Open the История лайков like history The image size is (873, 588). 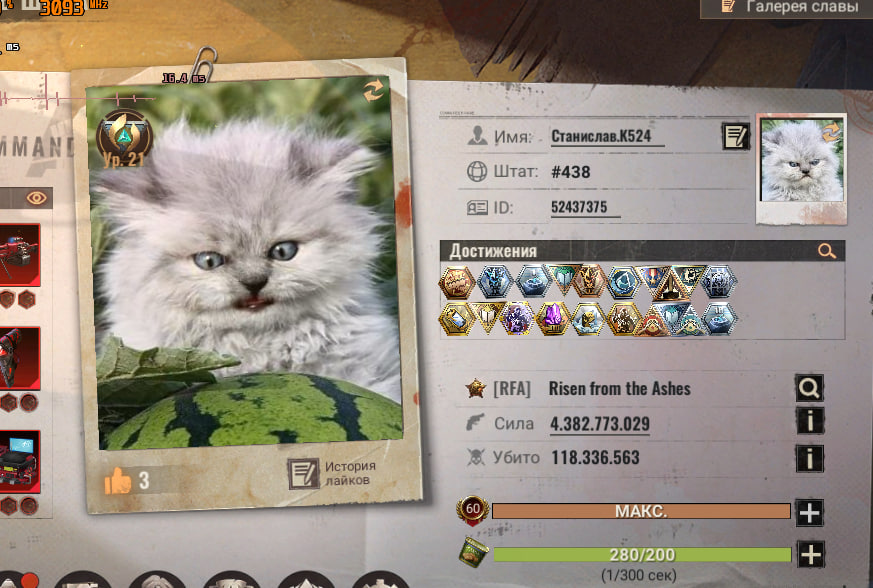332,473
